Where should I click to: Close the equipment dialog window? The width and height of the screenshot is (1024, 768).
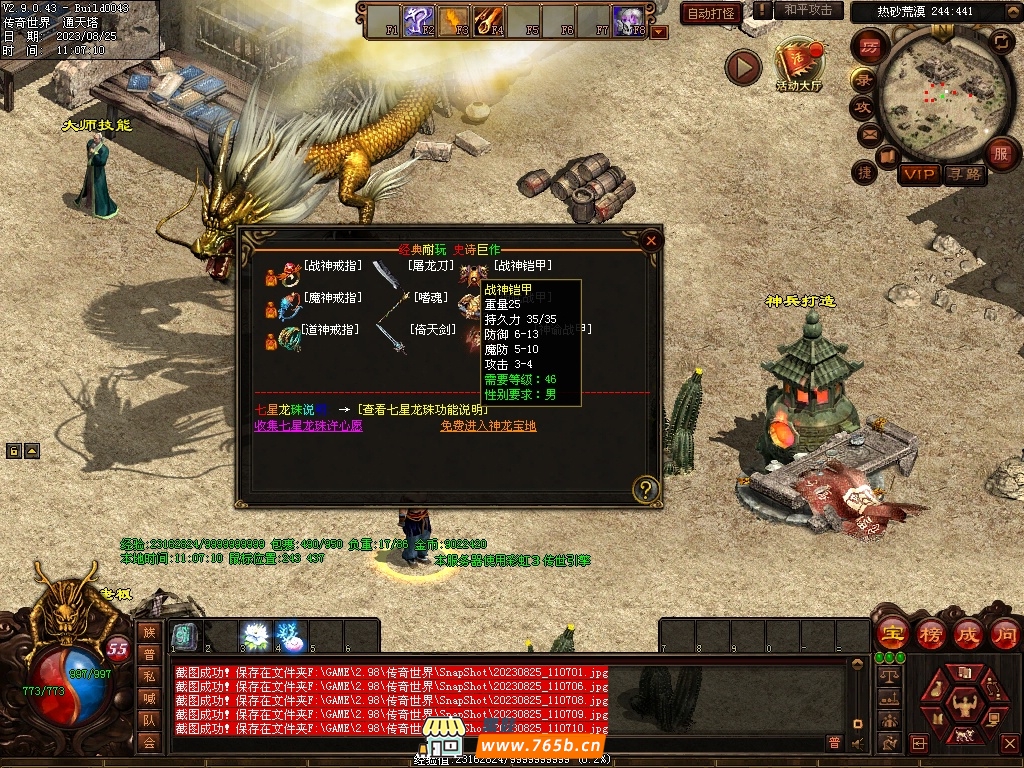pos(651,240)
